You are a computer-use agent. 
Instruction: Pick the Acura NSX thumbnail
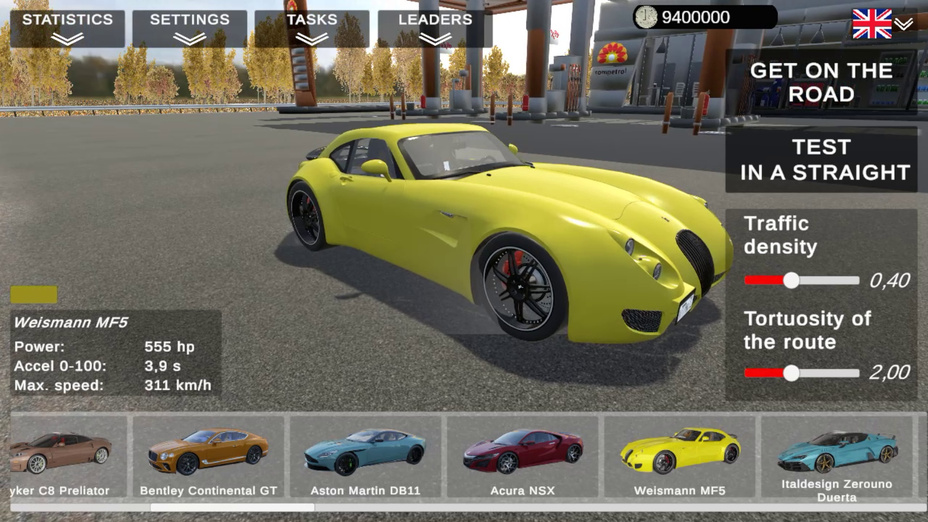[522, 458]
